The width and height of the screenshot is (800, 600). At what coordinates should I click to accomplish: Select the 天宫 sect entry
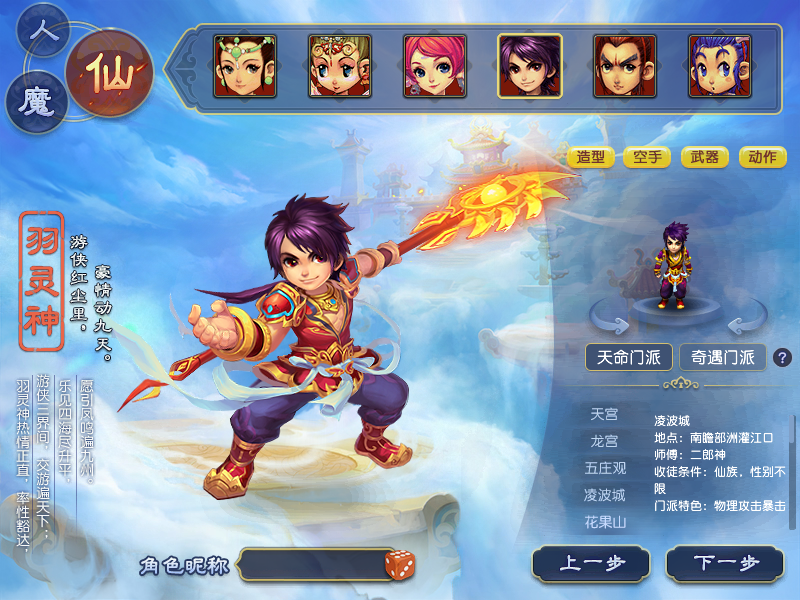coord(604,414)
